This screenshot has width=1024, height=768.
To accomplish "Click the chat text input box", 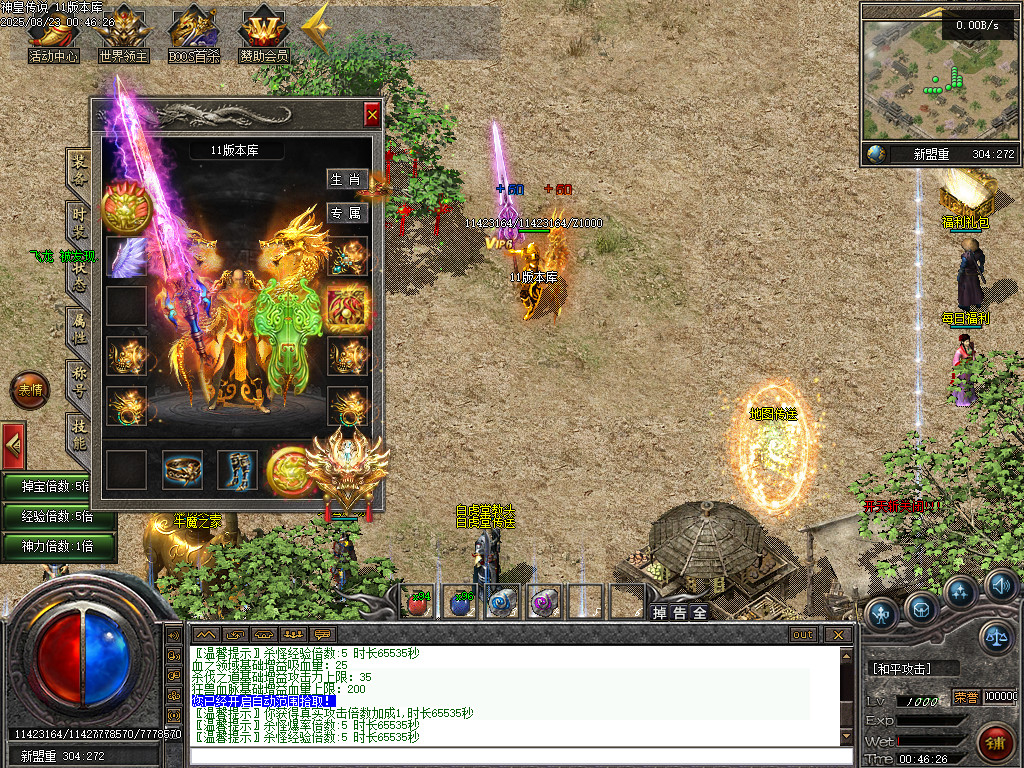I will pos(515,755).
